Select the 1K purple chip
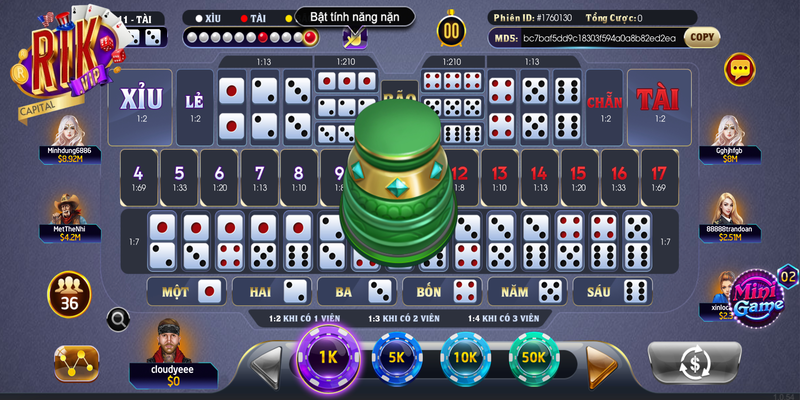 tap(328, 358)
